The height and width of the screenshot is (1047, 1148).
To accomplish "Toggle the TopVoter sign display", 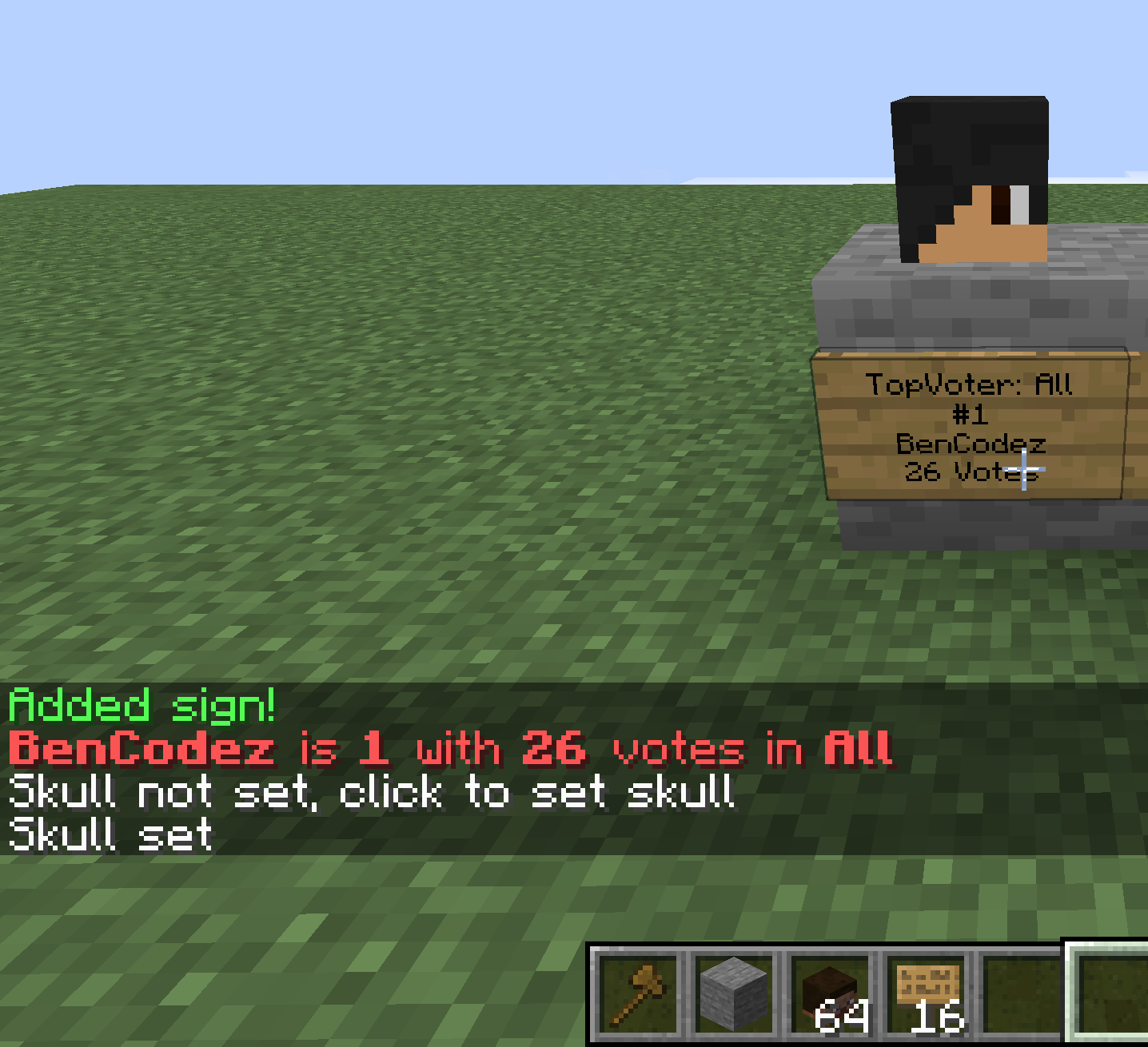I will point(970,424).
